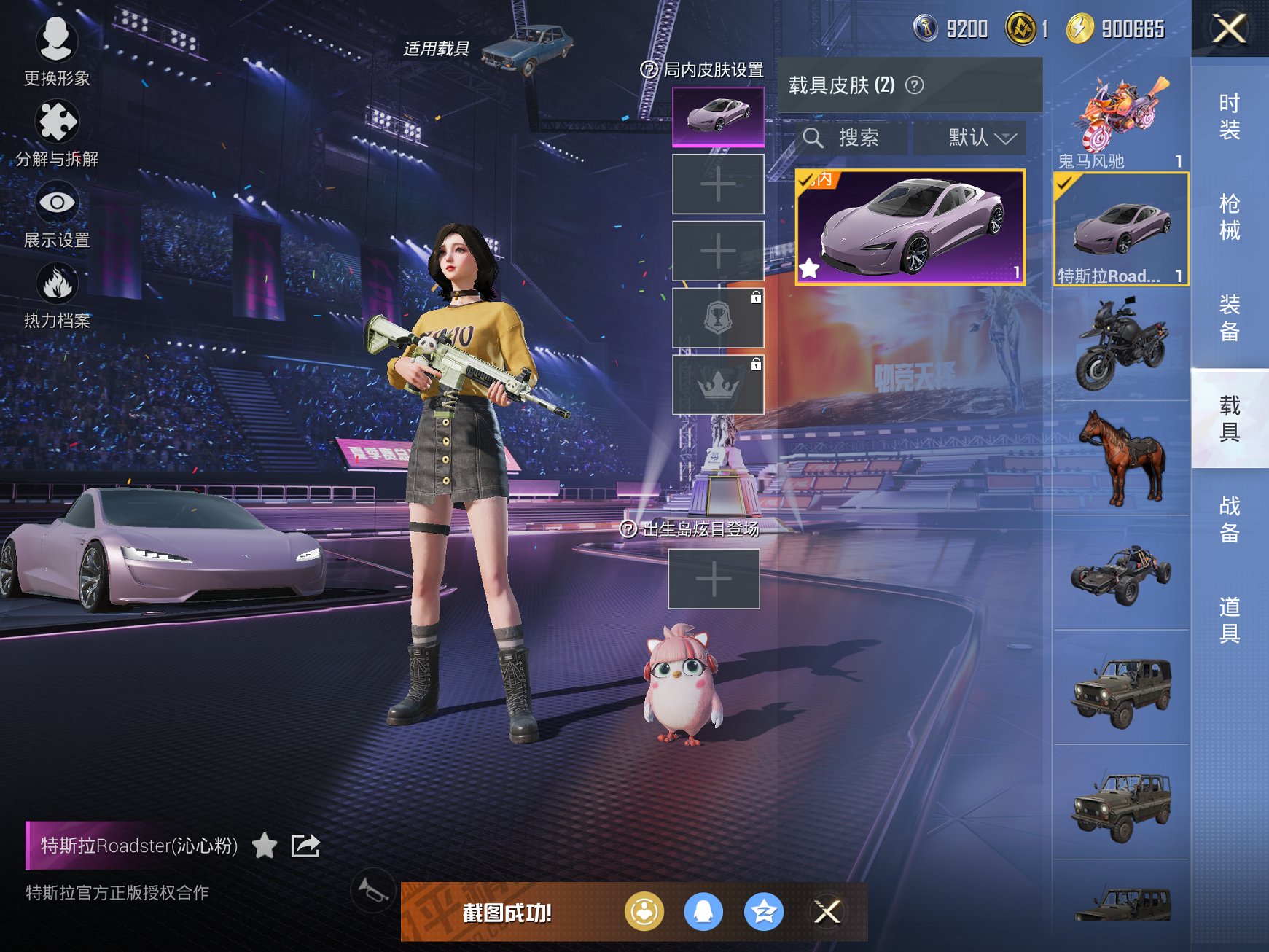Switch to the 装备 equipment tab
This screenshot has width=1269, height=952.
tap(1229, 318)
